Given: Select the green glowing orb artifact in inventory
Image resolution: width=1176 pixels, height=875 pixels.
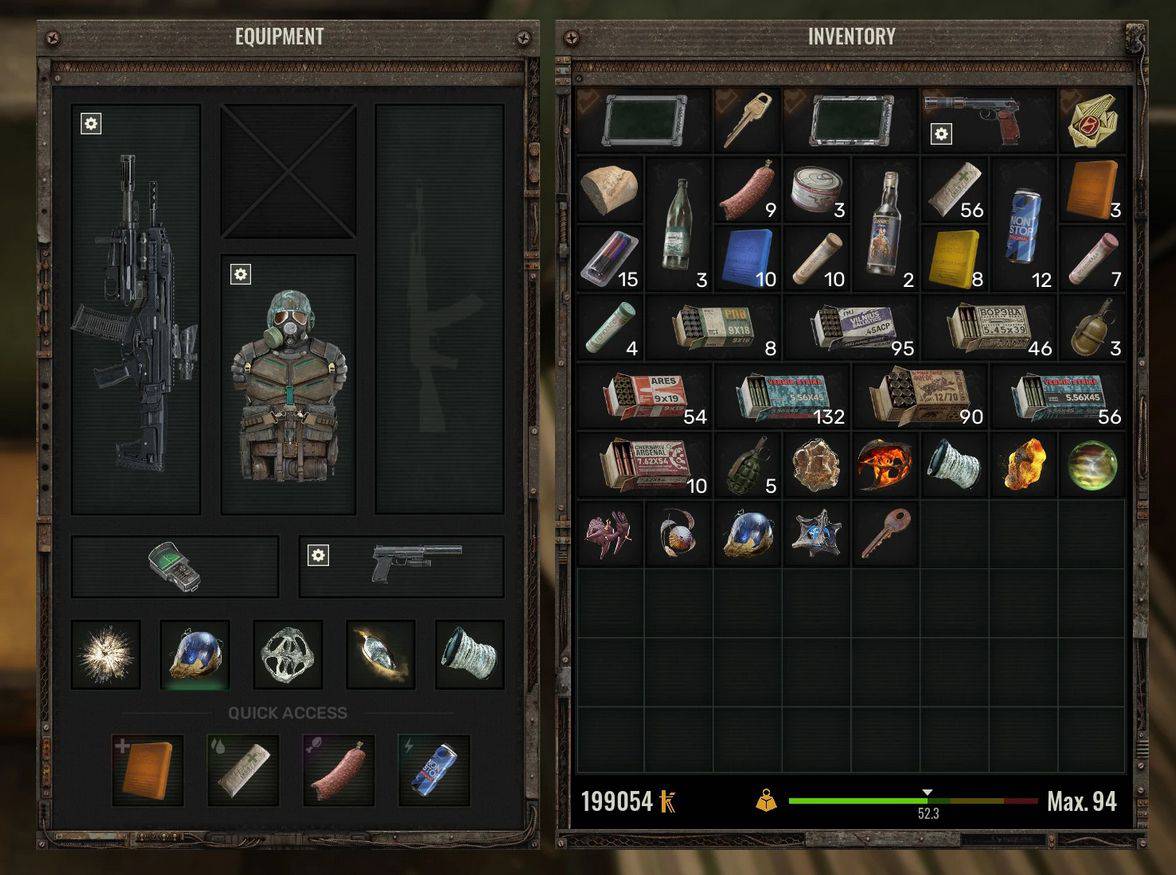Looking at the screenshot, I should [x=1091, y=465].
